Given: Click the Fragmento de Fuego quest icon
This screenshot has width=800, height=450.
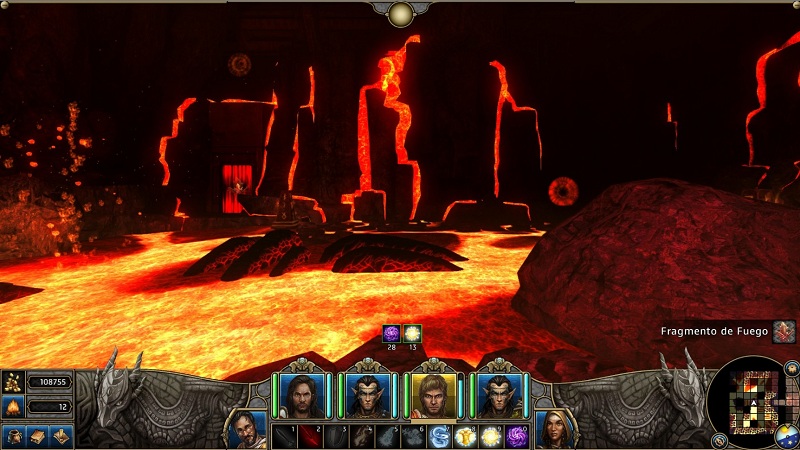Looking at the screenshot, I should pyautogui.click(x=785, y=331).
